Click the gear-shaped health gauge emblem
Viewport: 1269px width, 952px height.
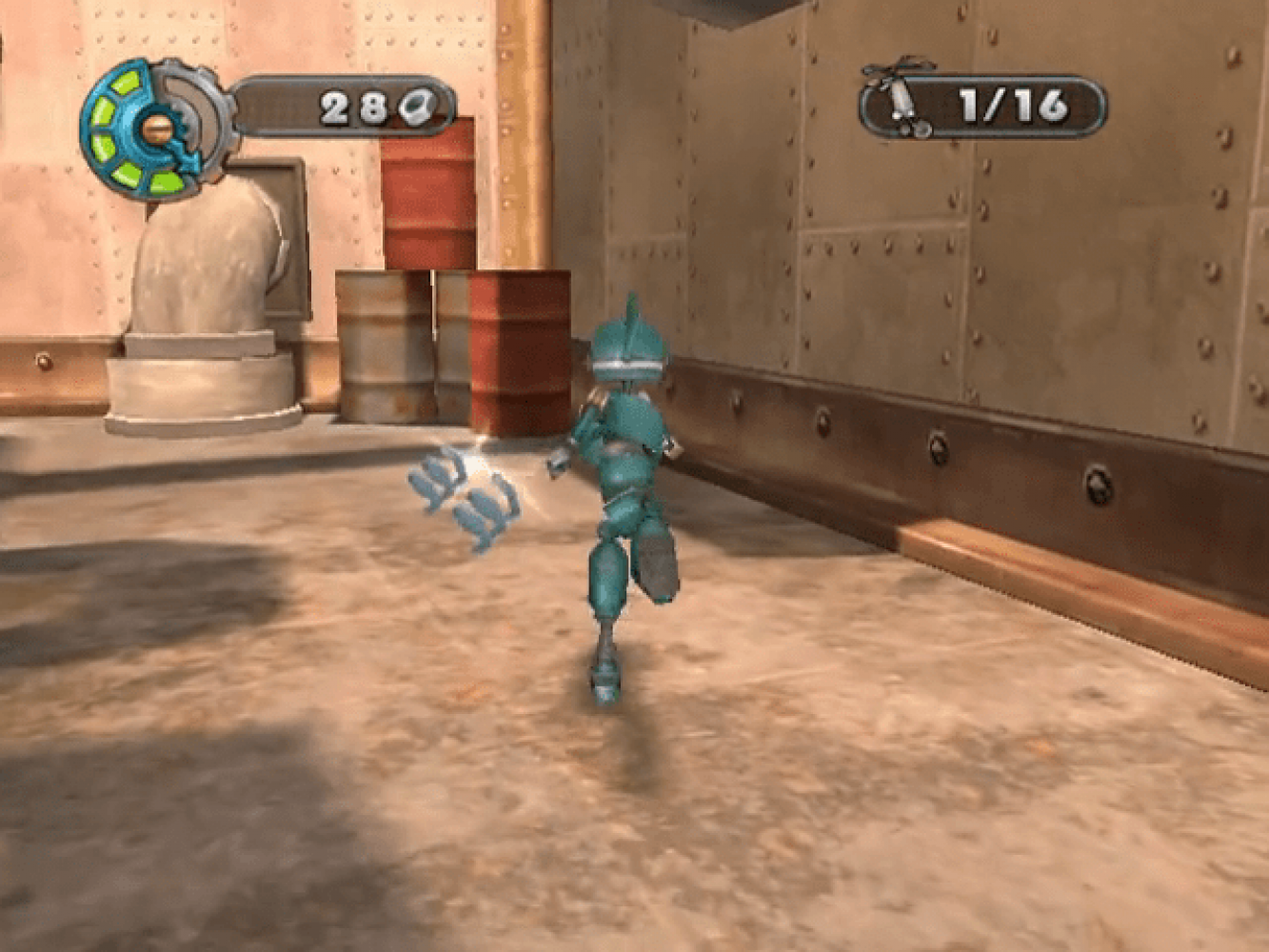pos(157,128)
